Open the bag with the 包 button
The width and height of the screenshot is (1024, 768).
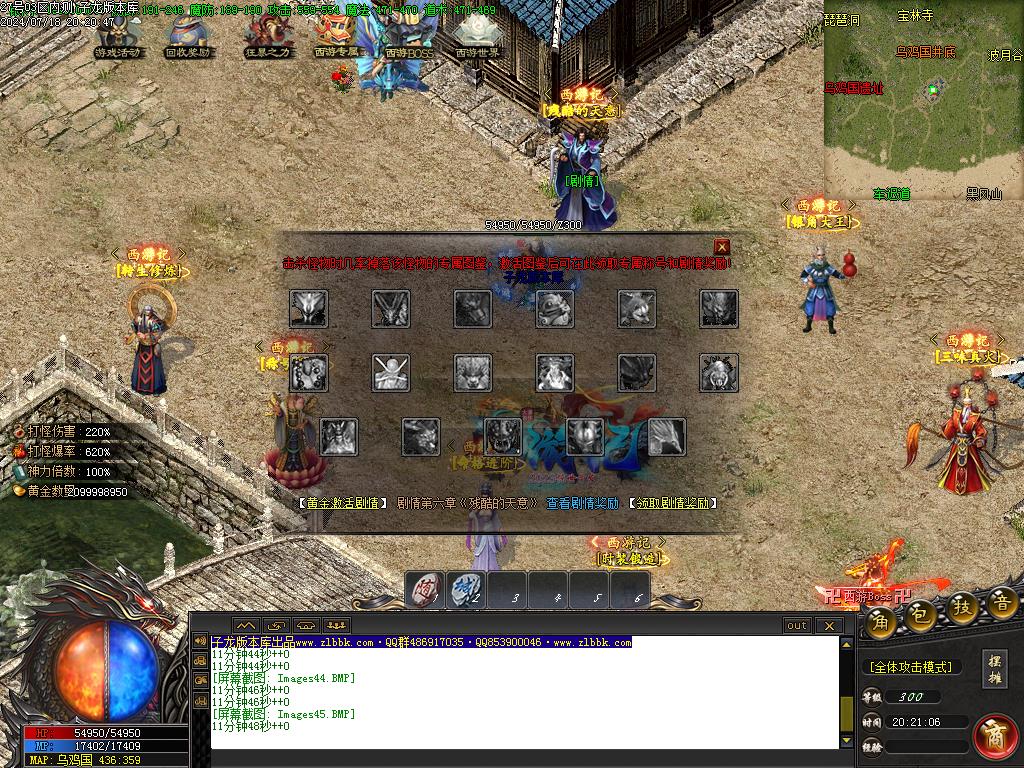click(921, 615)
